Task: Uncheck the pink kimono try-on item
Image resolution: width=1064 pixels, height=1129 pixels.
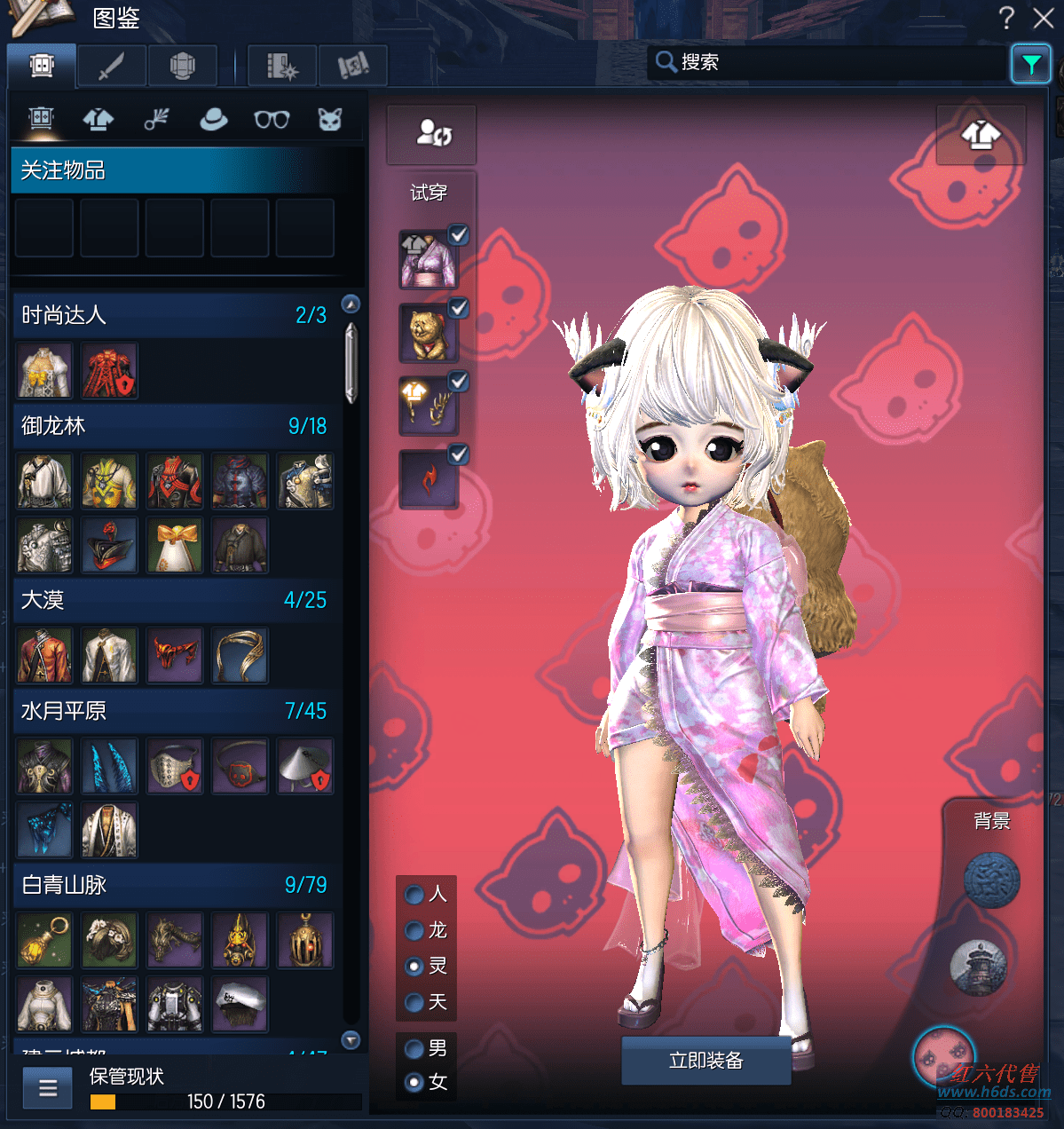Action: 458,235
